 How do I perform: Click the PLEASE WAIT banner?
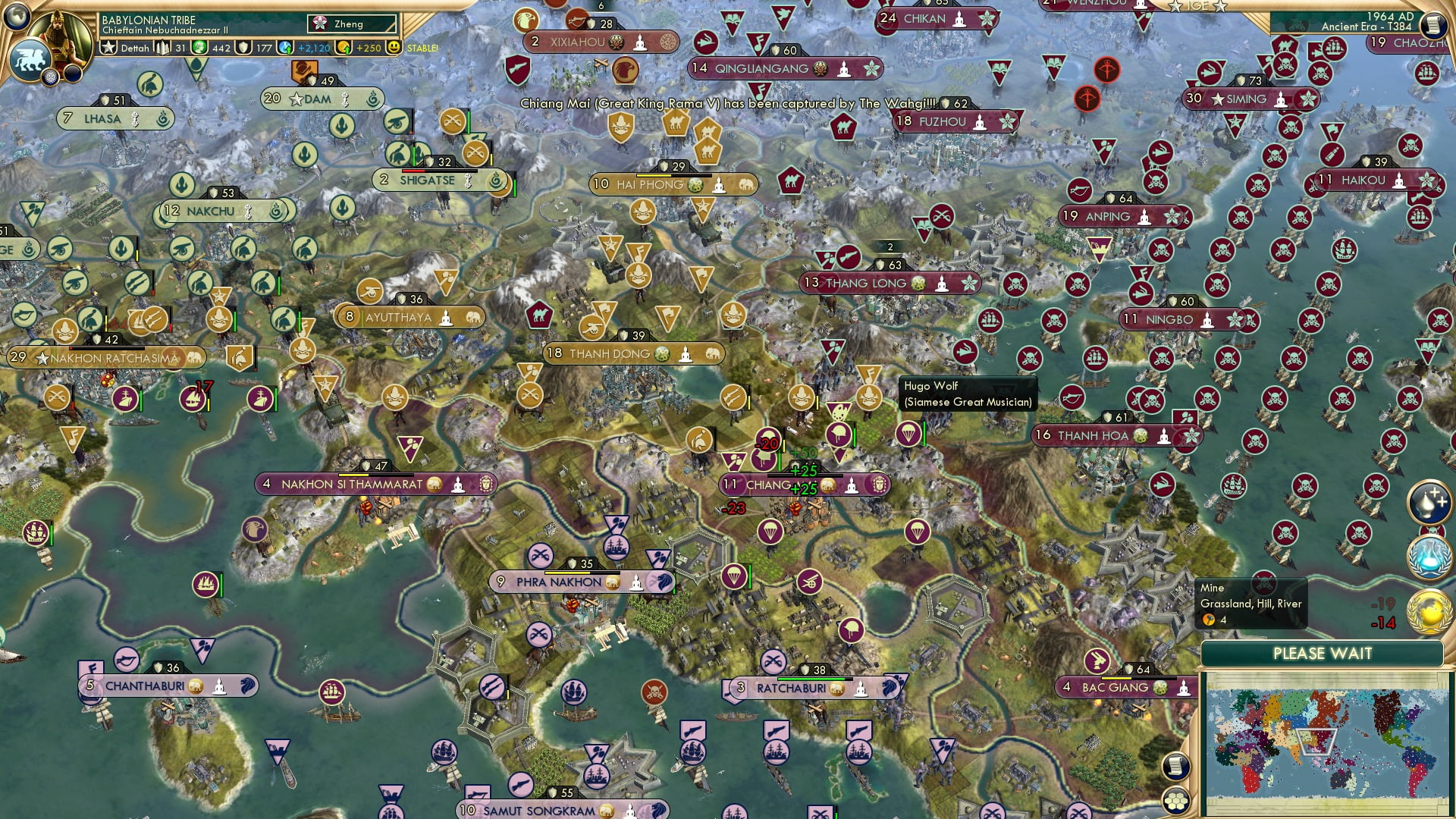click(x=1323, y=653)
